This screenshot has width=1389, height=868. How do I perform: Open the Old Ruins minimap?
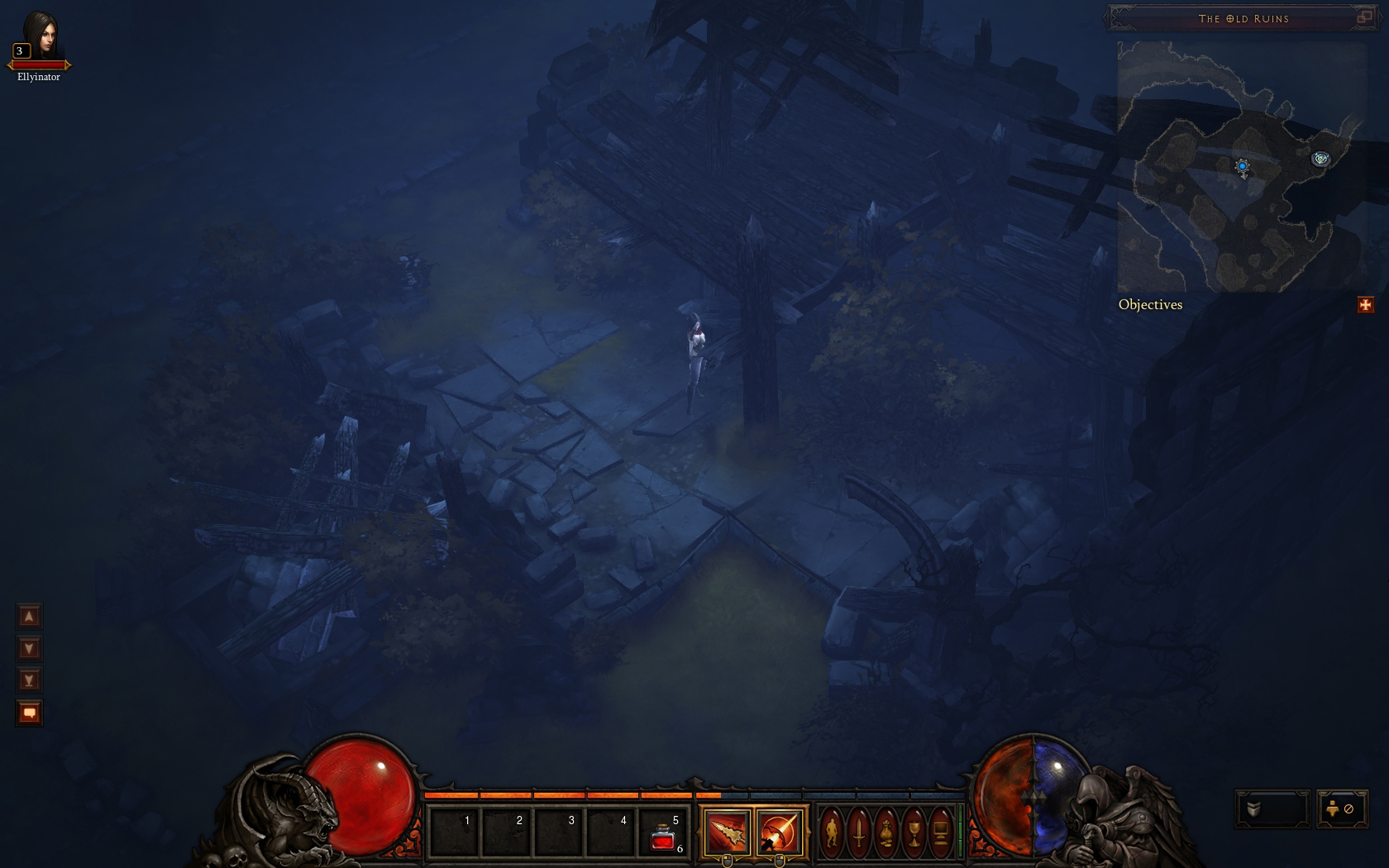pos(1240,165)
